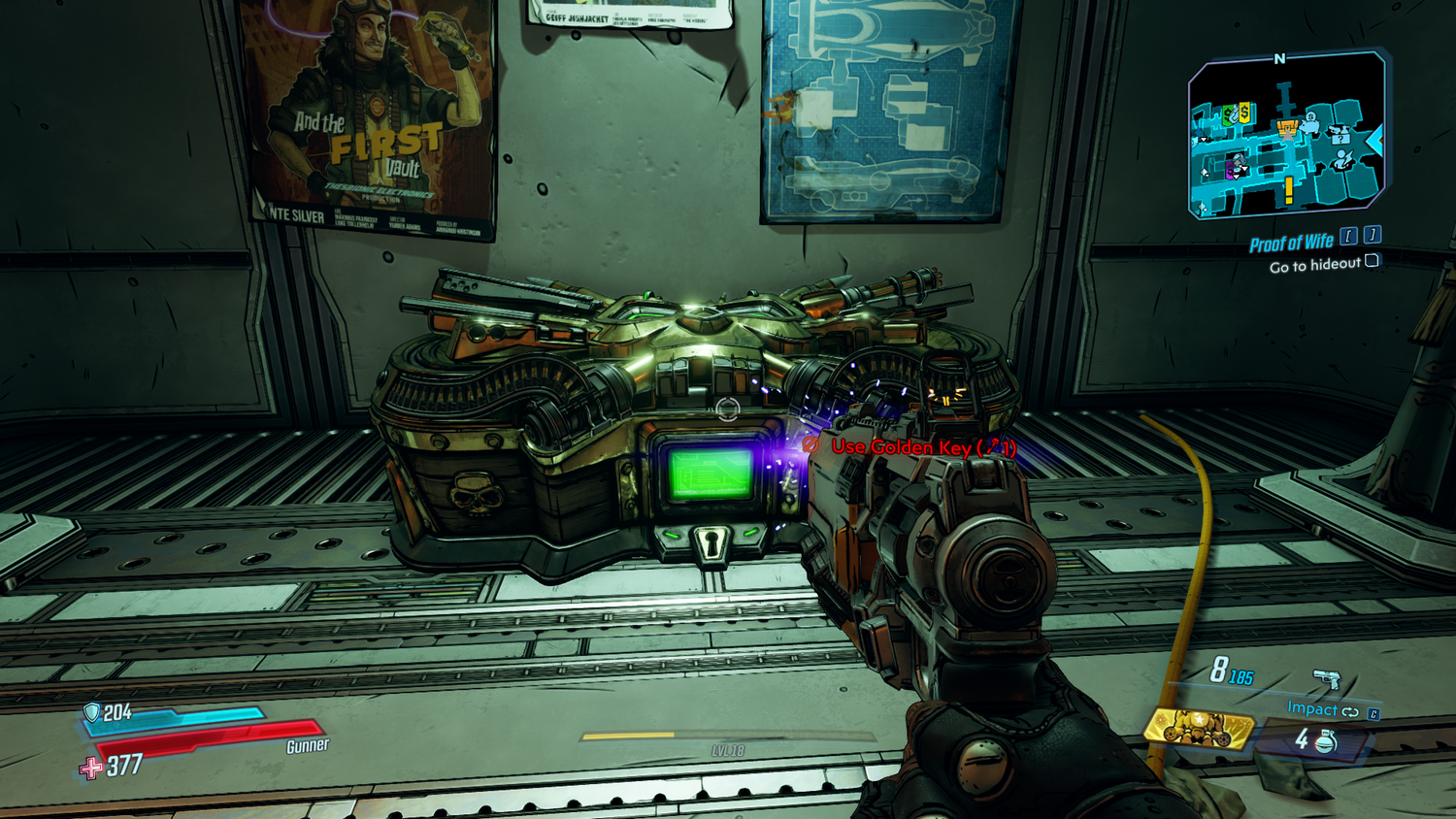Click the piggy bank icon on the minimap
1456x819 pixels.
[1310, 126]
